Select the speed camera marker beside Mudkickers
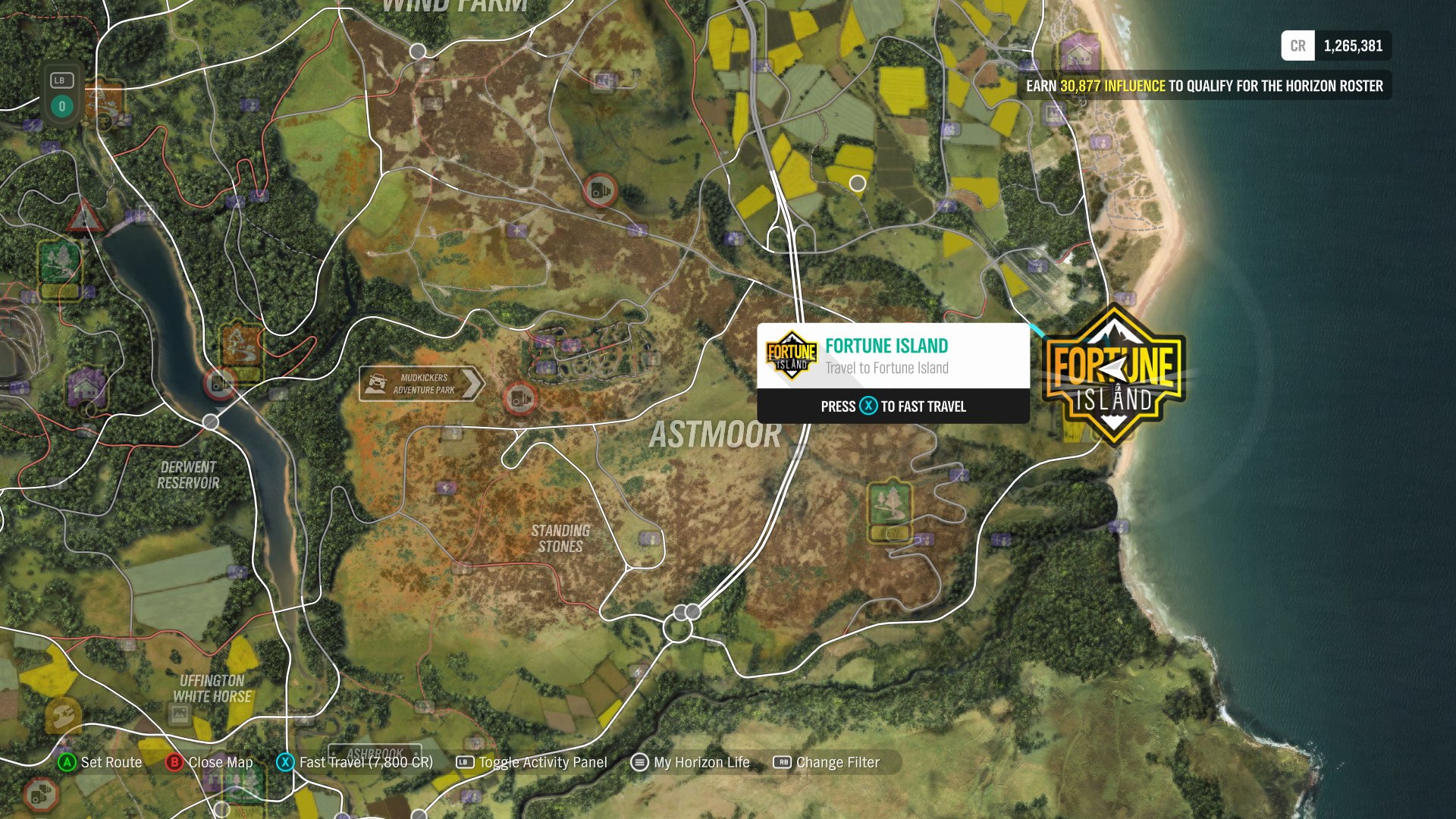The width and height of the screenshot is (1456, 819). (x=520, y=397)
